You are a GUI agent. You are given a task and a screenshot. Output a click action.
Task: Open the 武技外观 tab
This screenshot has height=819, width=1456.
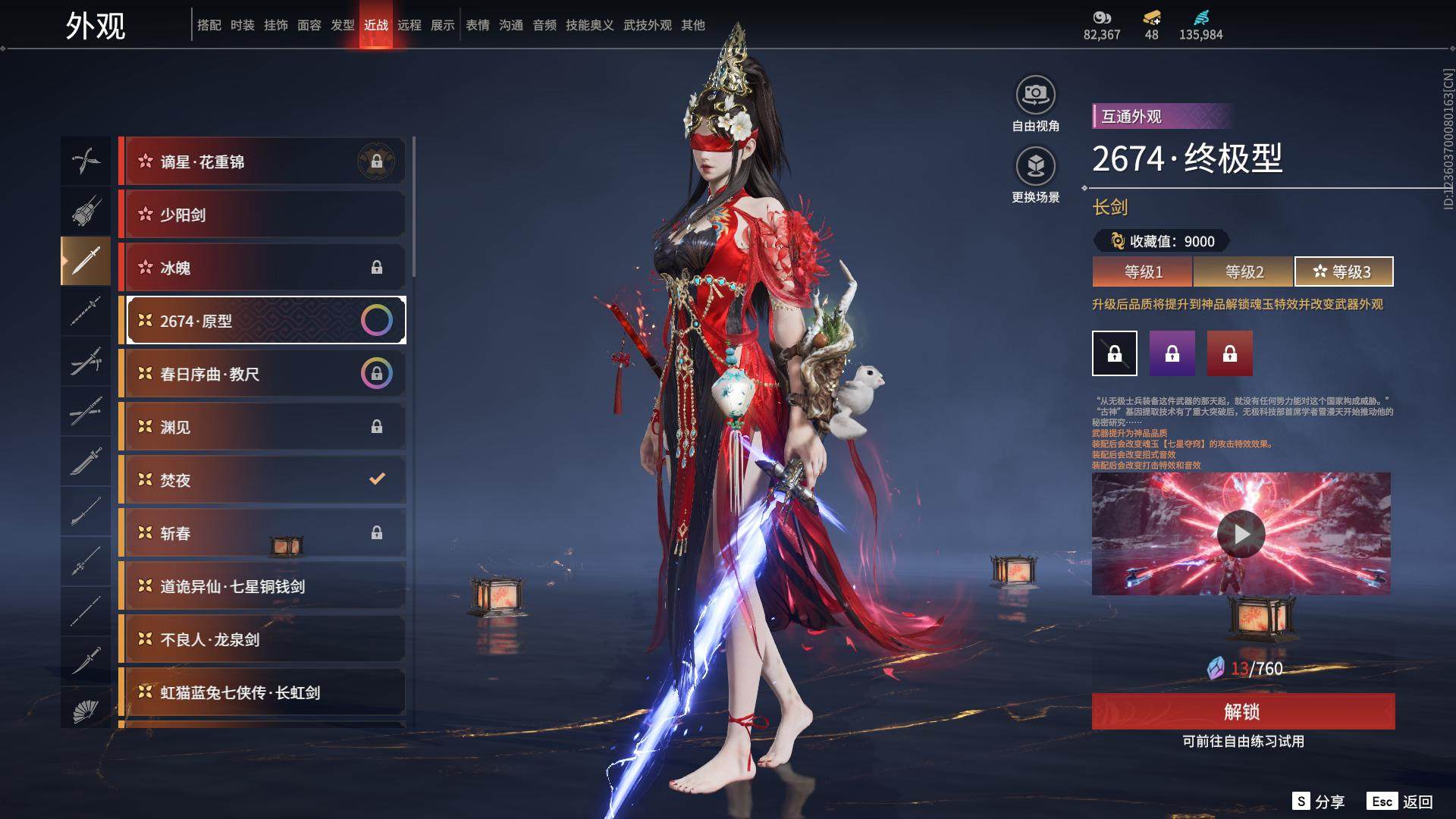coord(647,25)
